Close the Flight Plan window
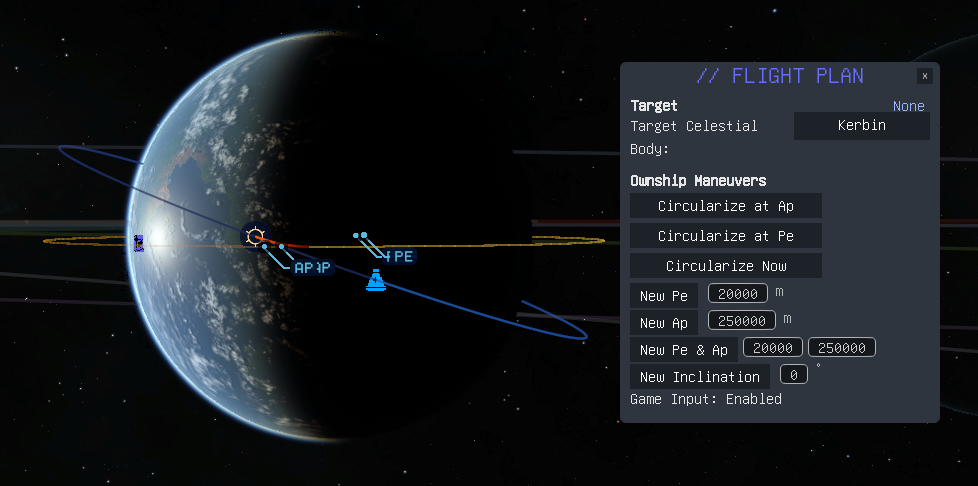 click(925, 76)
